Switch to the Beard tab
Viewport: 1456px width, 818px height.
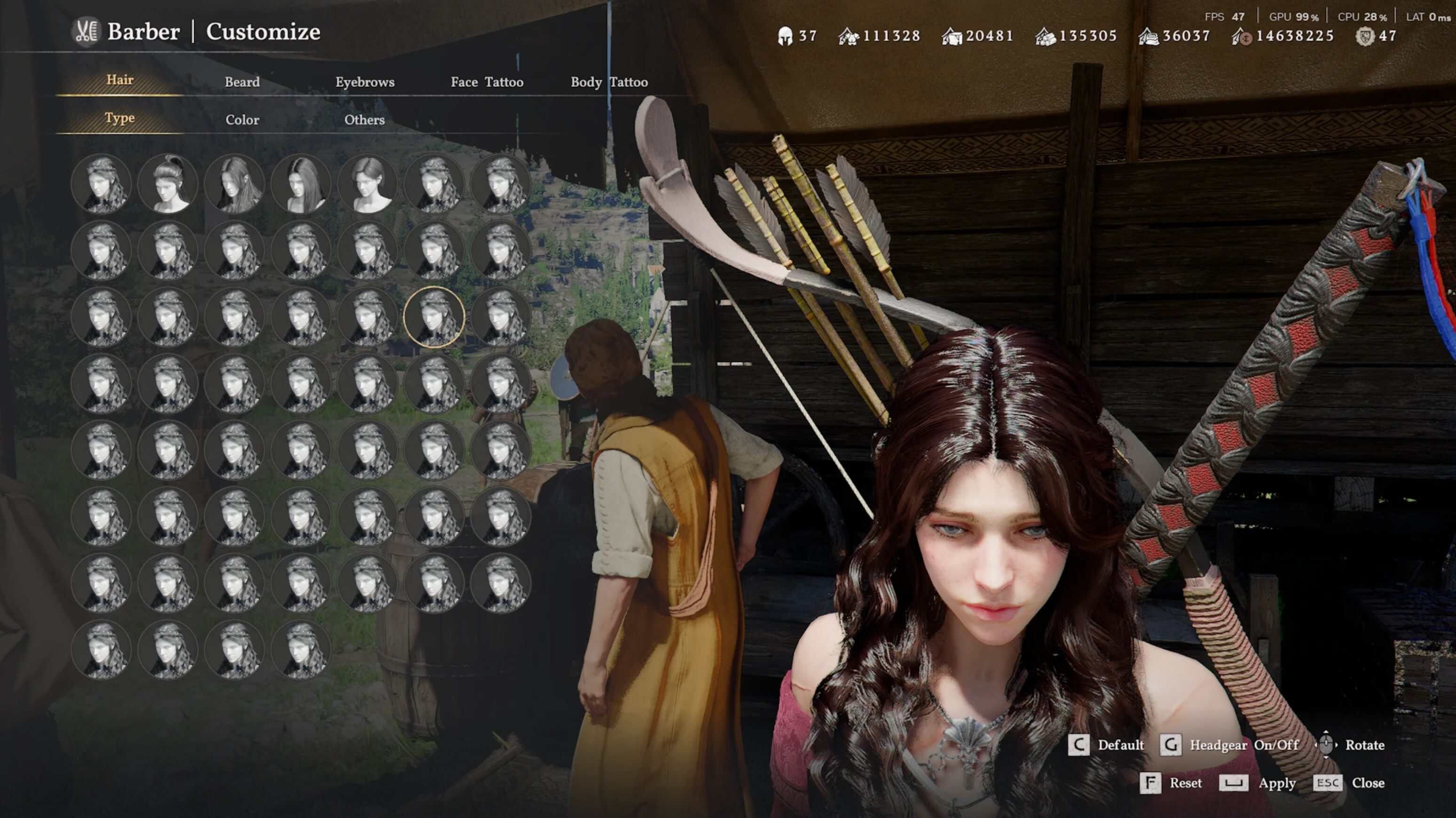point(242,82)
